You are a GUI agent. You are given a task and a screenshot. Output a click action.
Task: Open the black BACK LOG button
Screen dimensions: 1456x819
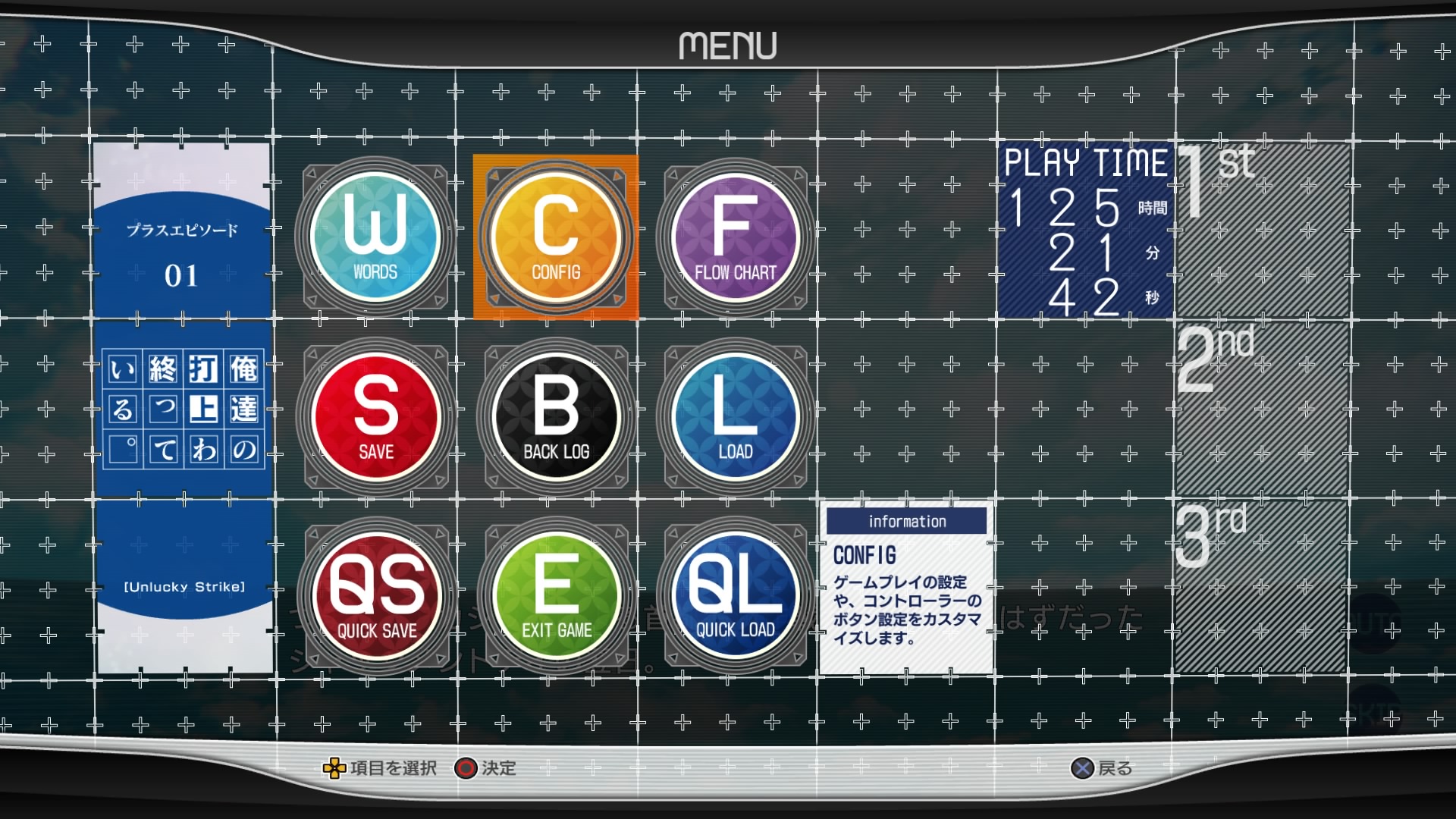[556, 417]
